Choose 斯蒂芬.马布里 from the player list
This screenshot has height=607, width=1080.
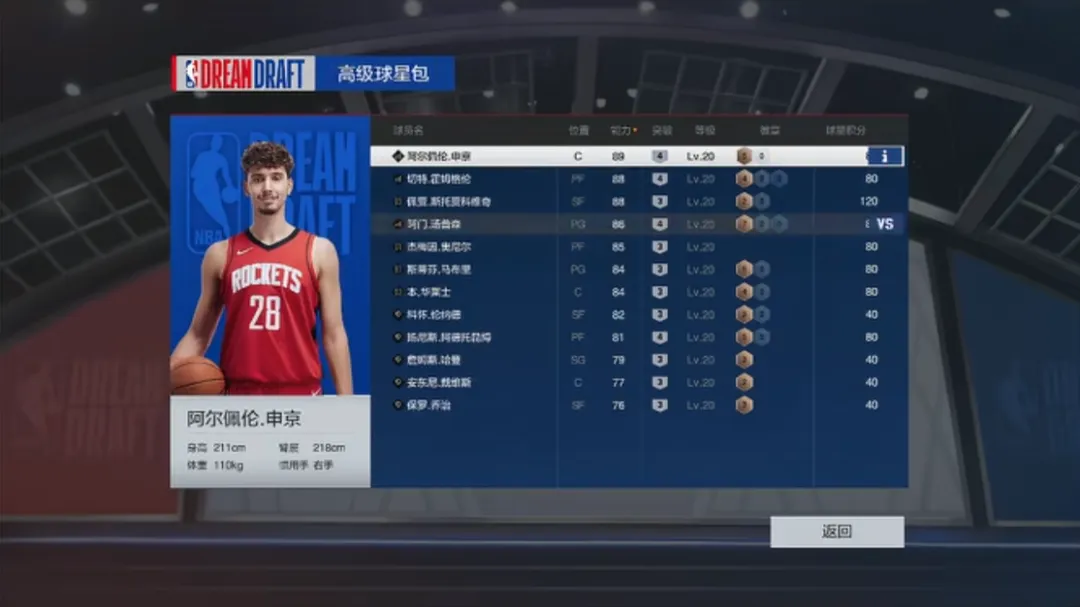point(438,270)
